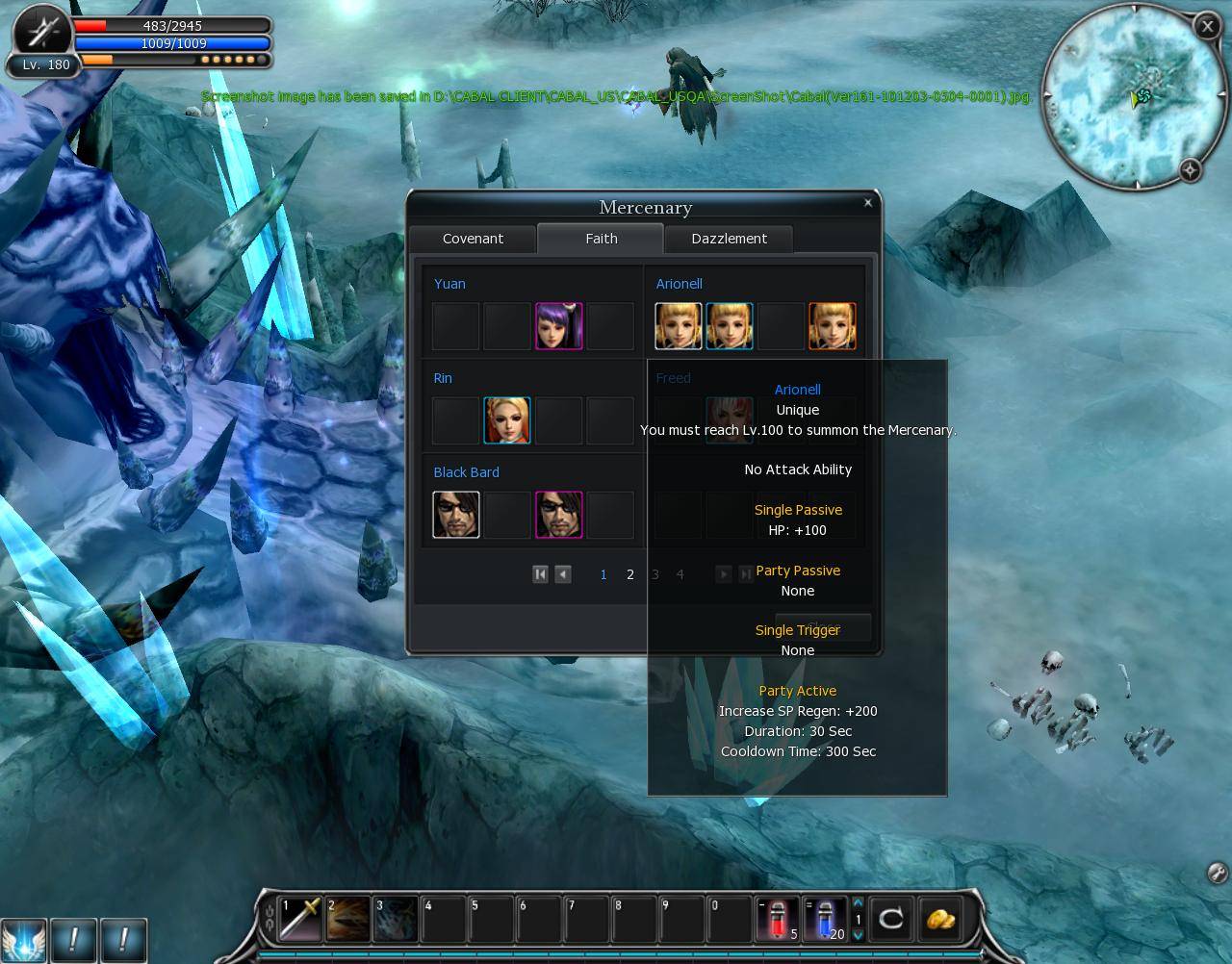Viewport: 1232px width, 964px height.
Task: Use the blue MP potion
Action: [x=826, y=919]
